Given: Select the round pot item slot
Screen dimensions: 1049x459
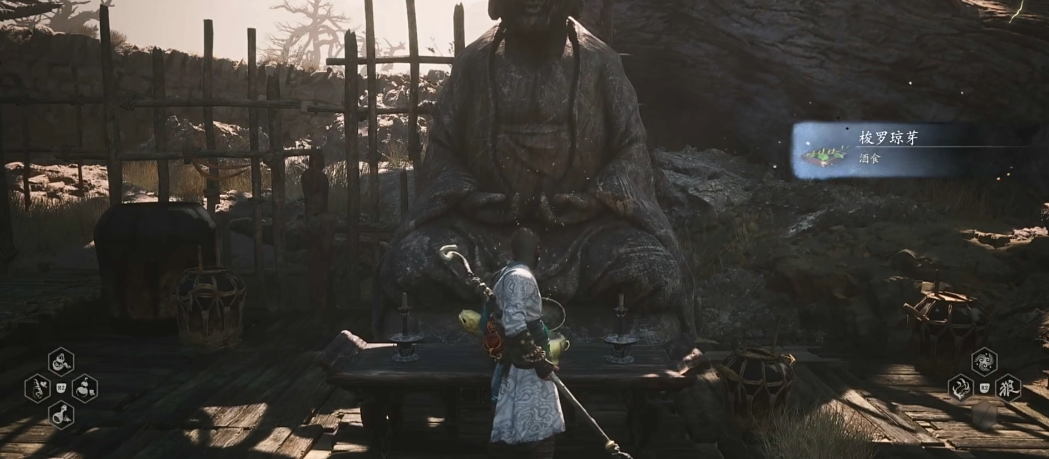Looking at the screenshot, I should point(85,387).
